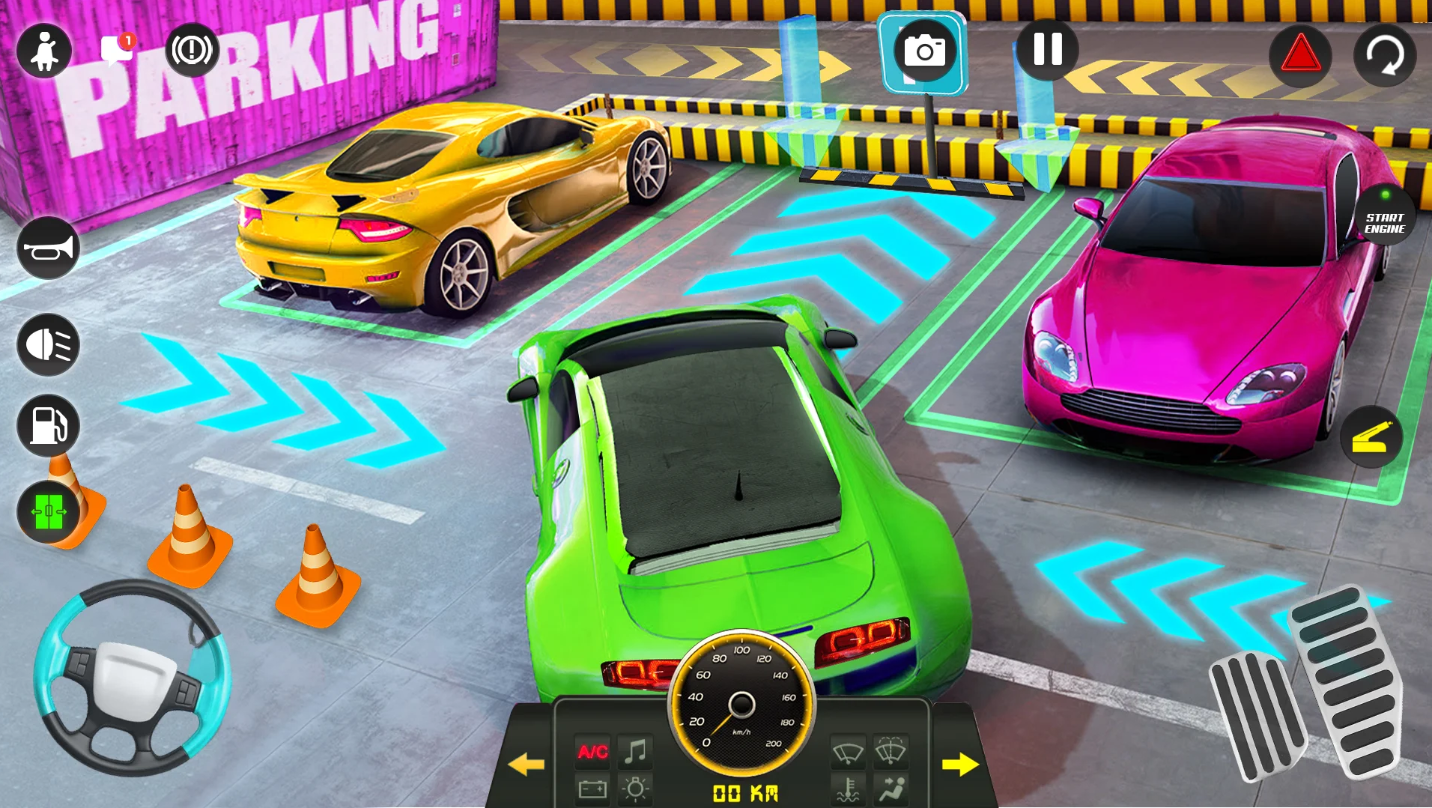1432x808 pixels.
Task: Click the Start Engine button
Action: click(x=1385, y=215)
